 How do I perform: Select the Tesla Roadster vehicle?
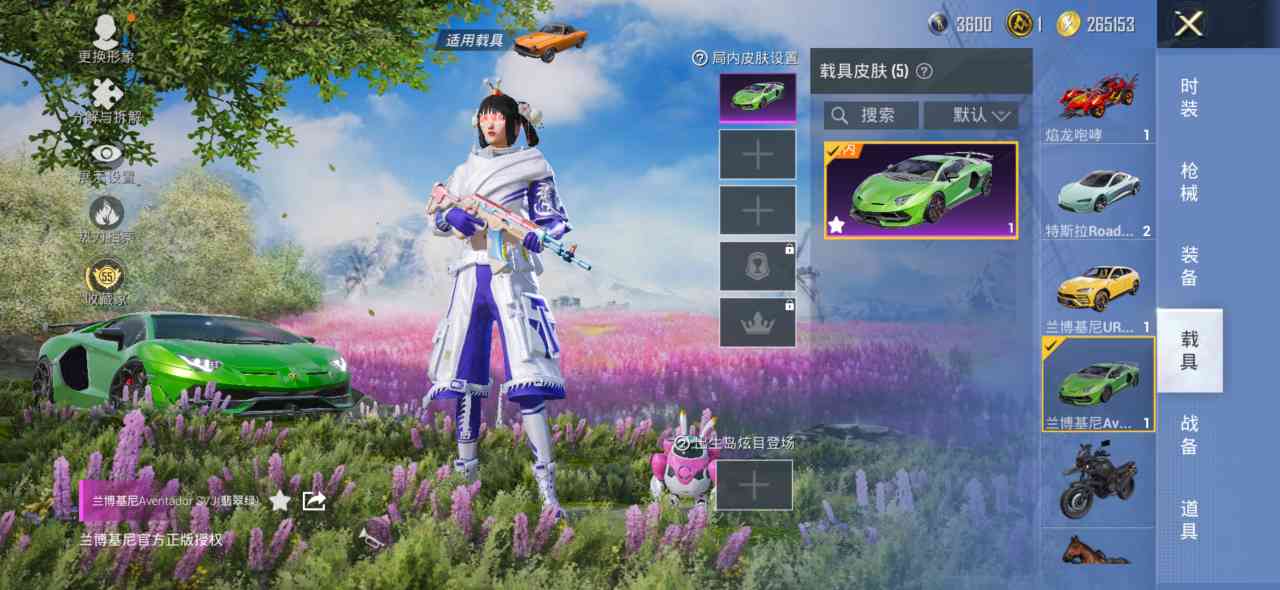[x=1099, y=192]
